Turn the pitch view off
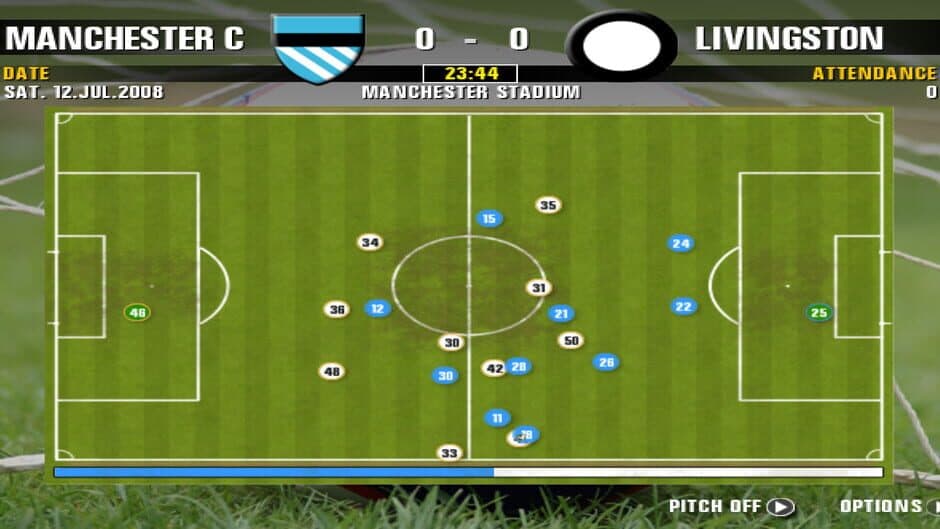Image resolution: width=940 pixels, height=529 pixels. [779, 507]
